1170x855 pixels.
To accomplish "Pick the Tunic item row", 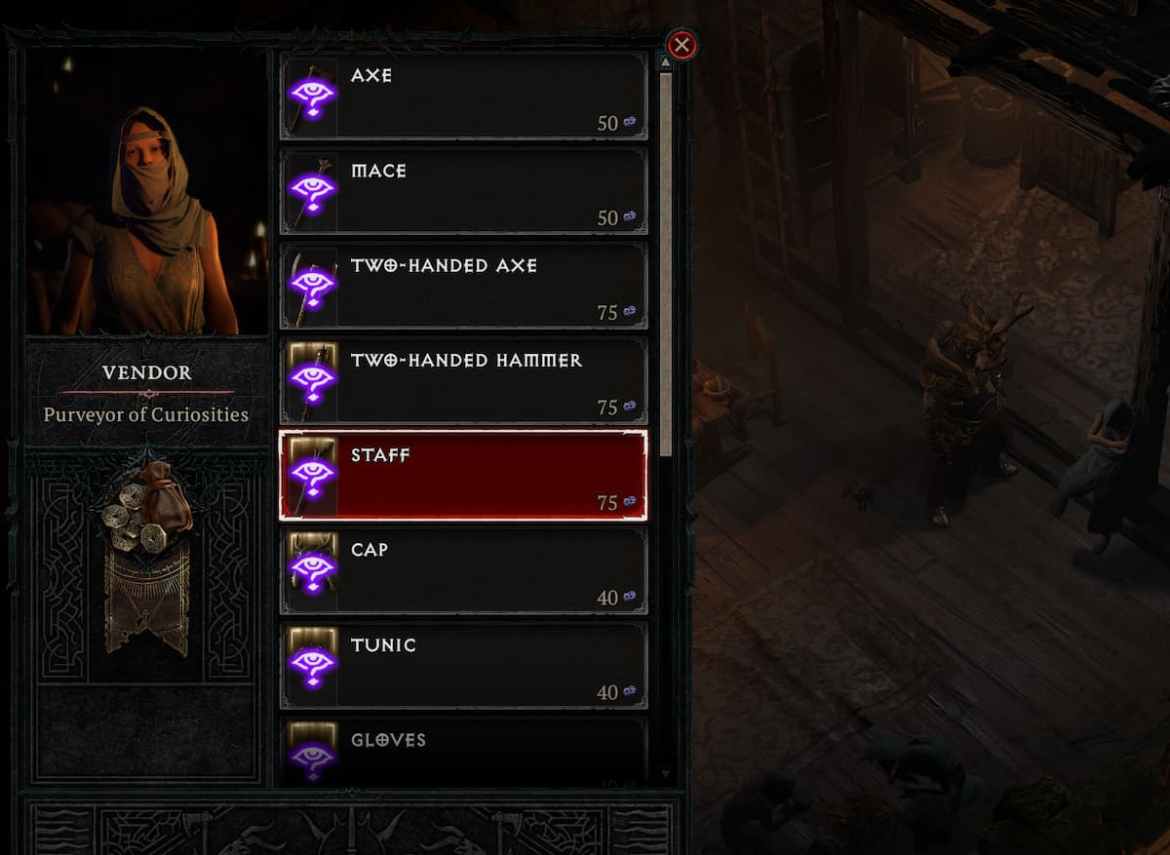I will 463,666.
